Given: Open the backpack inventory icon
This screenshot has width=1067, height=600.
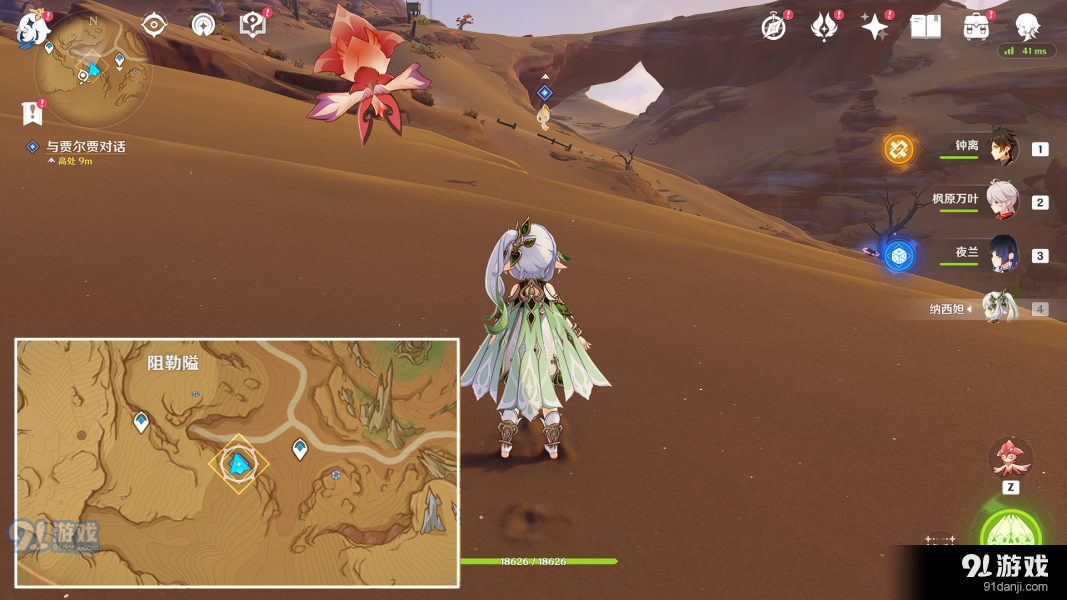Looking at the screenshot, I should [976, 27].
